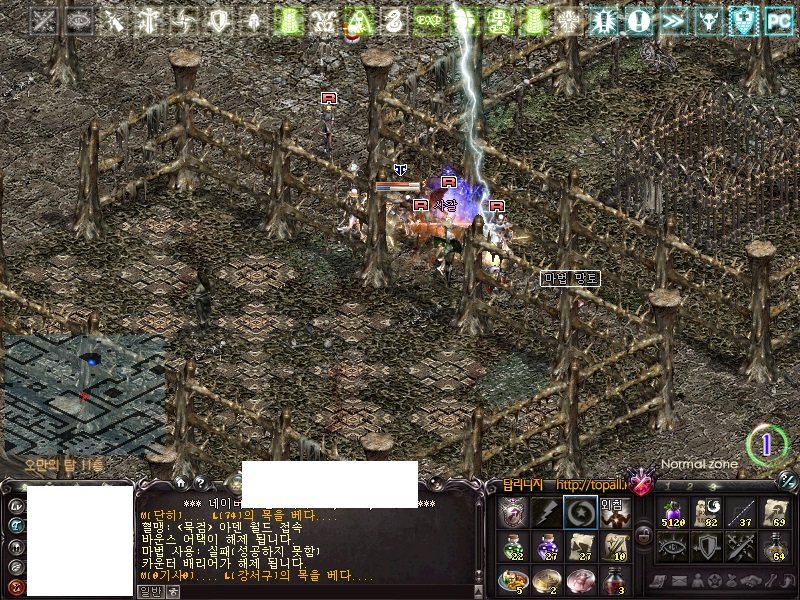Activate the lightning bolt skill slot

(x=545, y=513)
